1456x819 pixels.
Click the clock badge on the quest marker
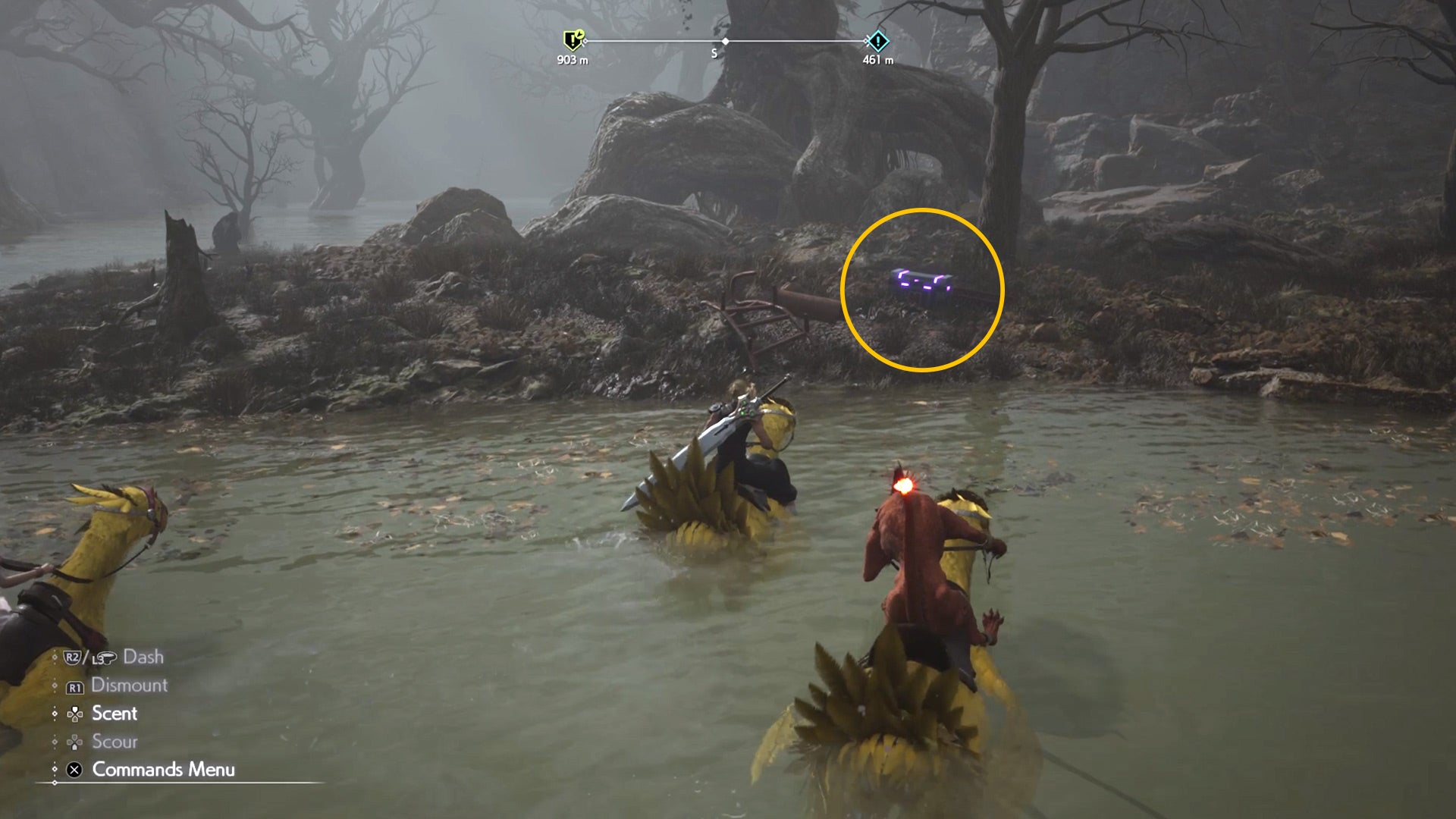pyautogui.click(x=579, y=33)
